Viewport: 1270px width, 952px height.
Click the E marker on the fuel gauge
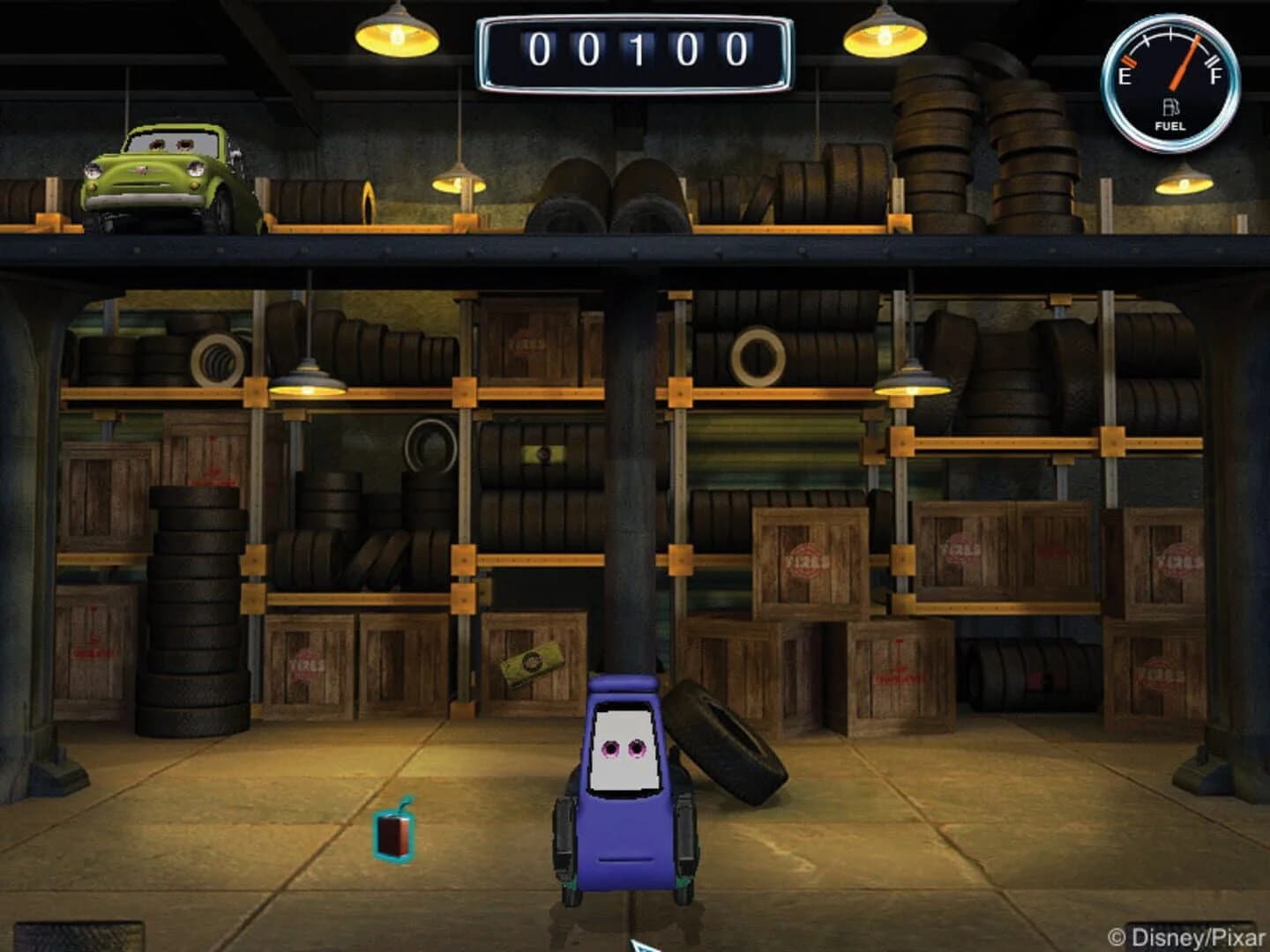[1127, 78]
